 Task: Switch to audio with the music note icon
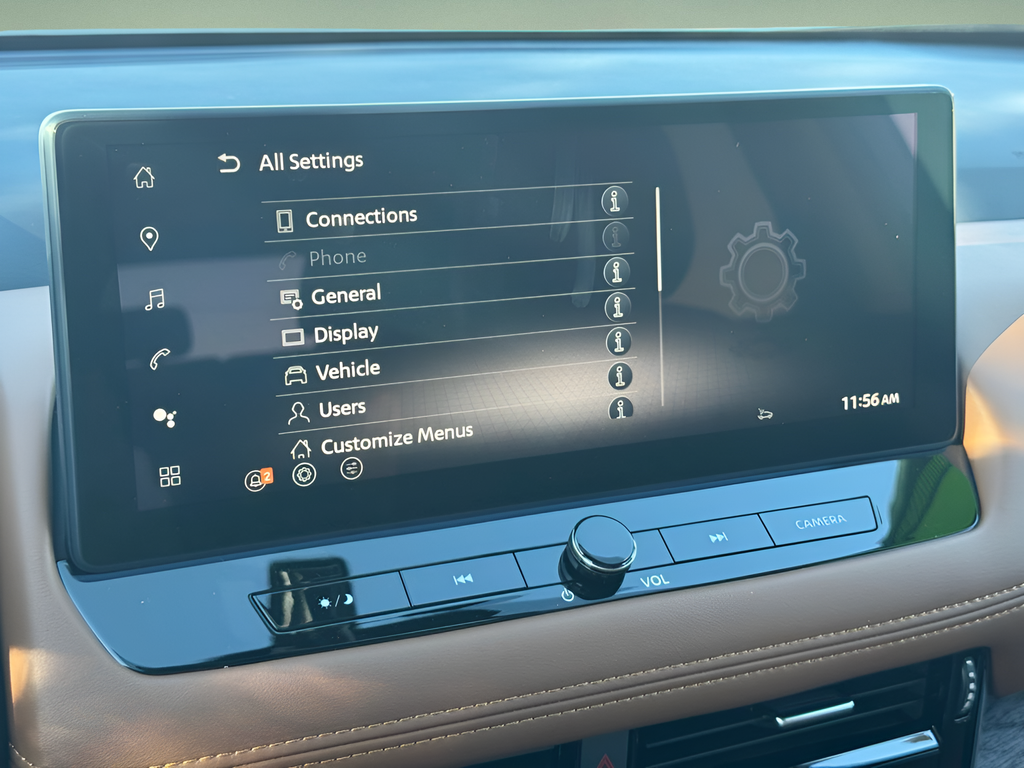[x=154, y=299]
